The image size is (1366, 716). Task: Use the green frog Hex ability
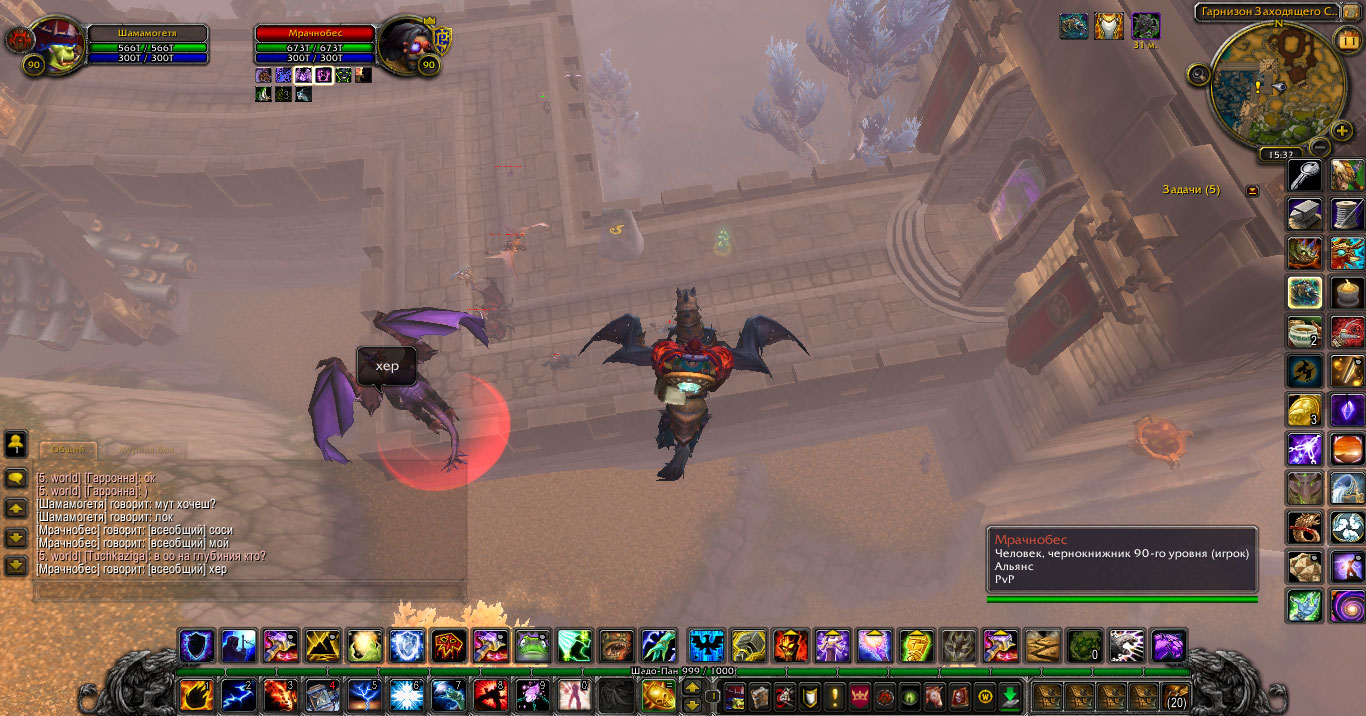point(531,646)
